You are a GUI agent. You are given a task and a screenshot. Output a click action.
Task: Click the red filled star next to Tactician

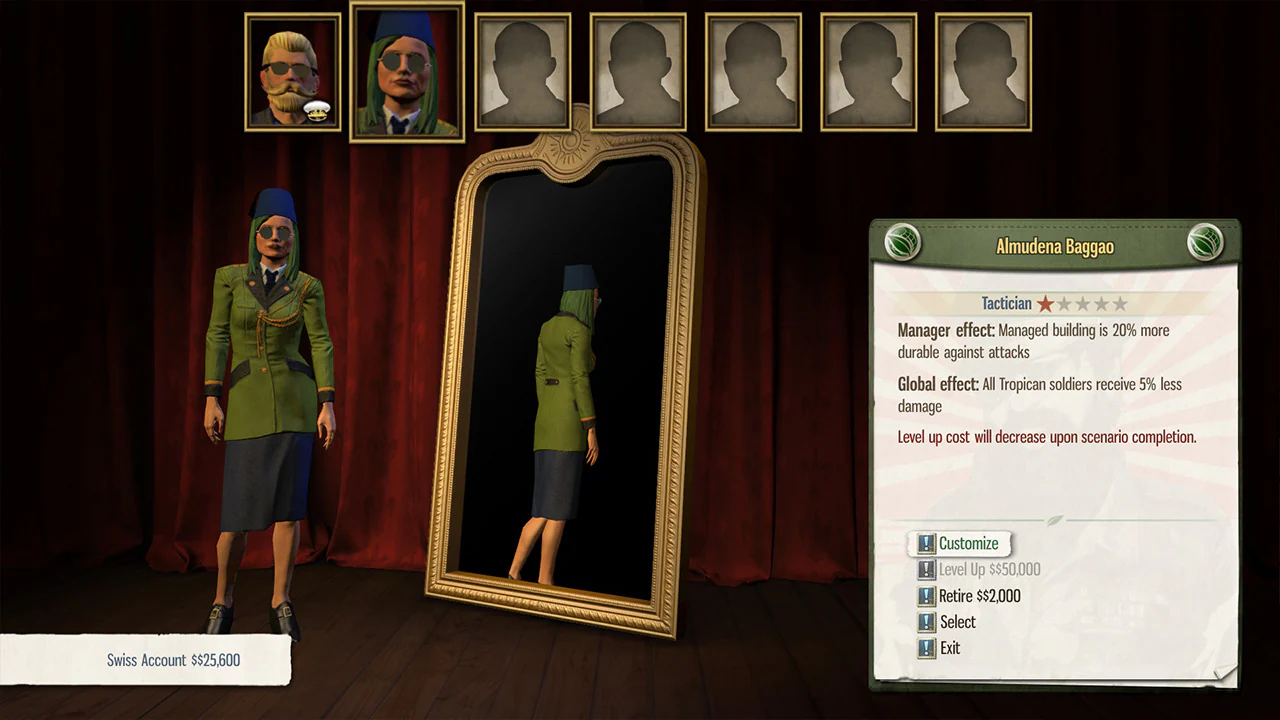point(1045,303)
